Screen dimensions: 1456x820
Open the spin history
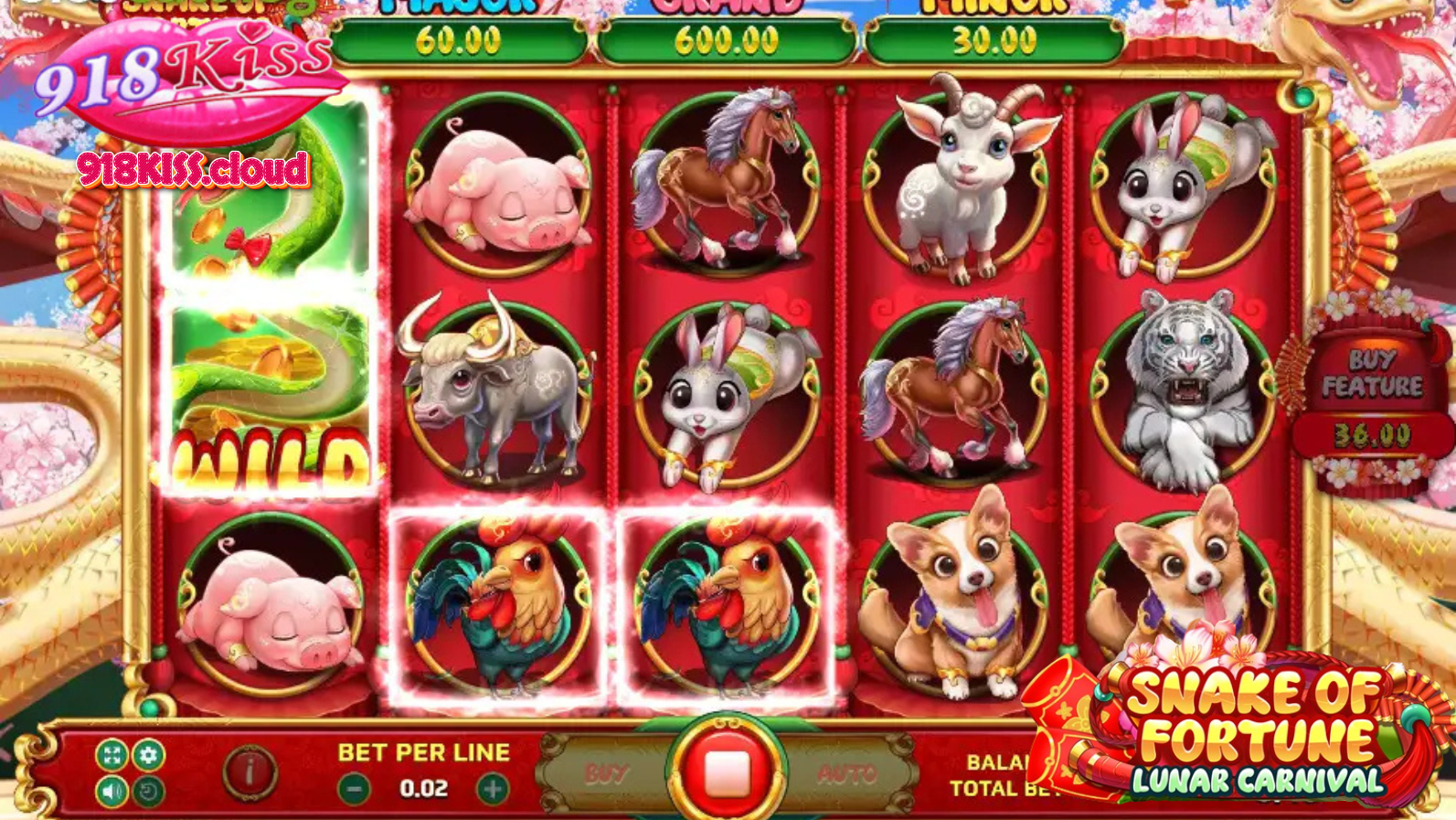146,790
